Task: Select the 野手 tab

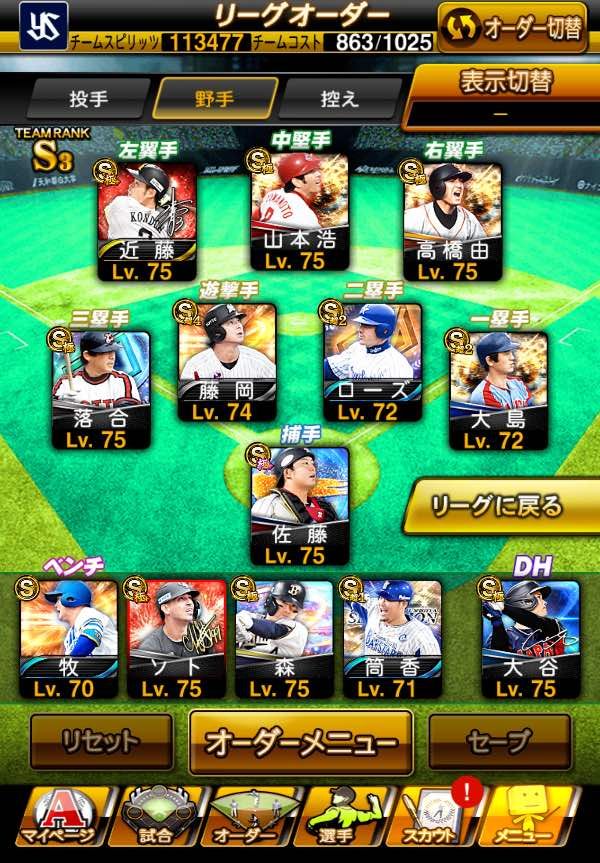Action: pyautogui.click(x=215, y=99)
